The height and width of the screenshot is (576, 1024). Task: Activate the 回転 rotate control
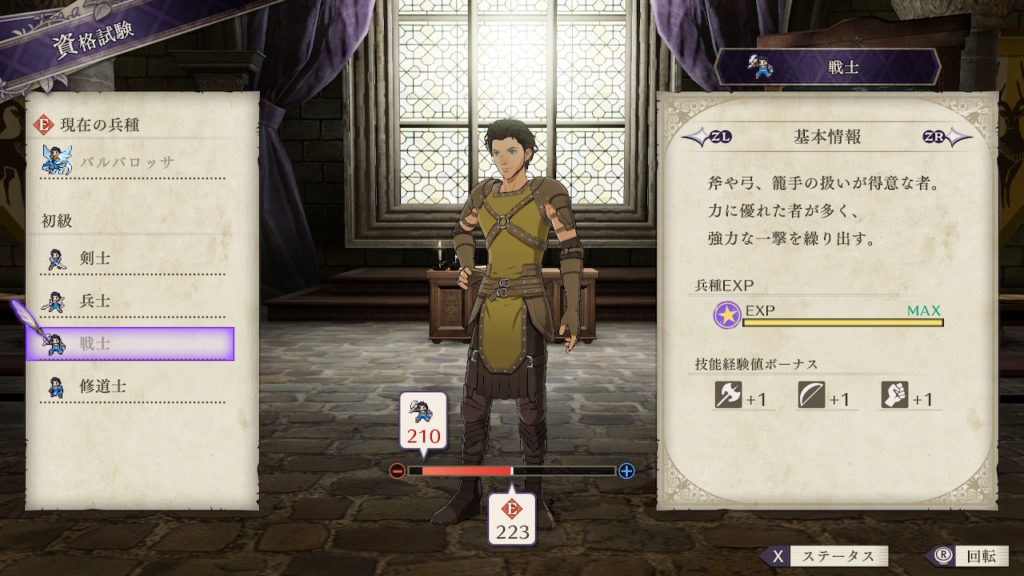[x=961, y=556]
